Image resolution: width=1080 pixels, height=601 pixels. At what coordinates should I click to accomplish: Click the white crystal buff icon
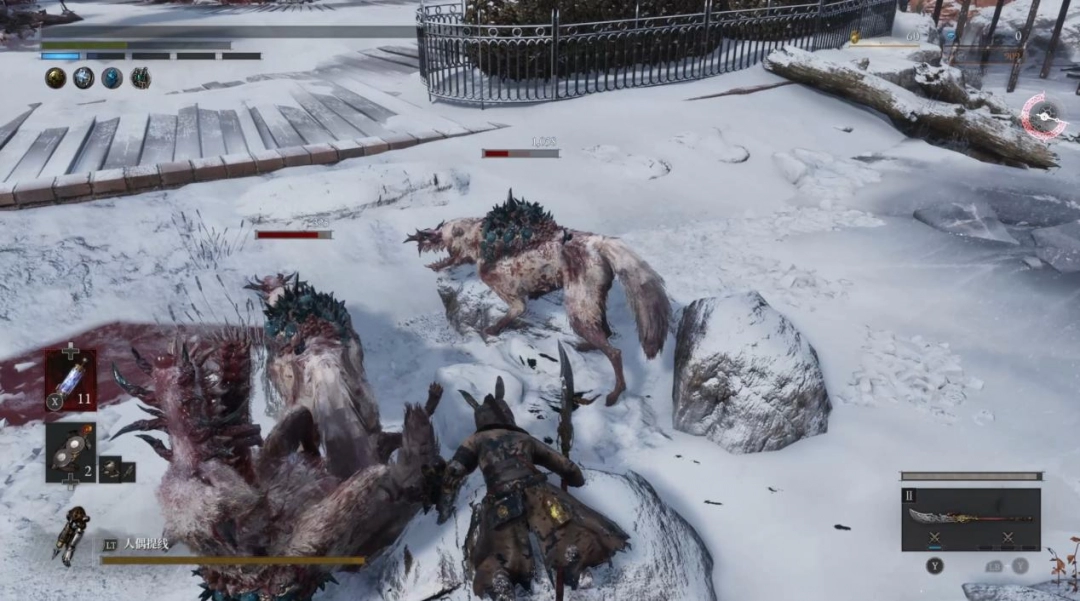(x=84, y=78)
